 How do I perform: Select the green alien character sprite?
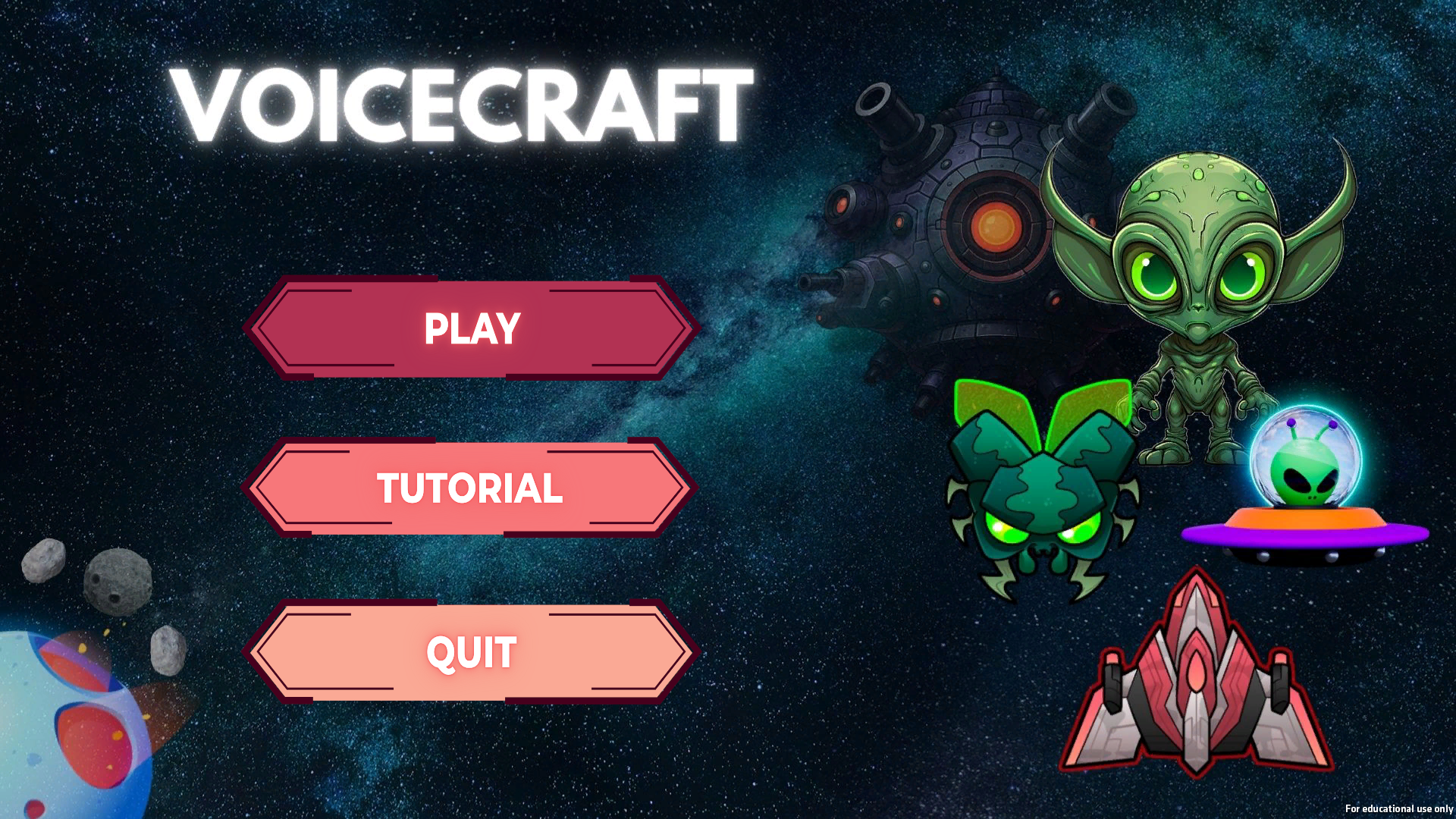coord(1198,303)
